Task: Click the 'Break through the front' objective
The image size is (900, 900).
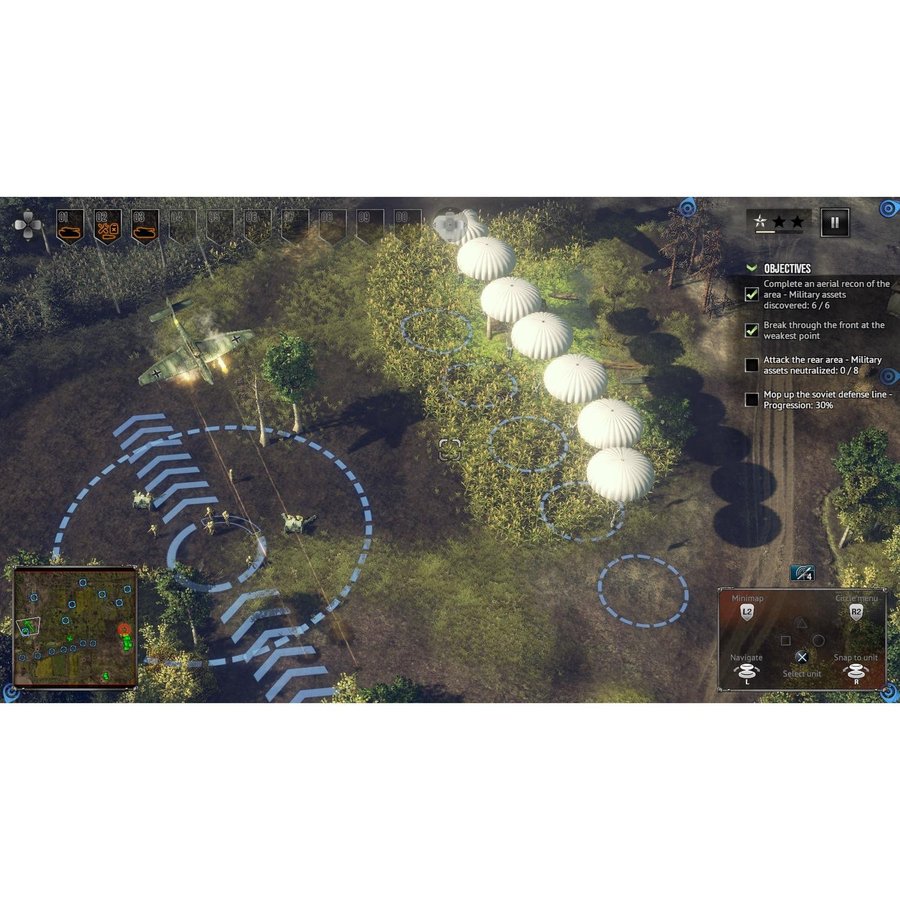Action: pyautogui.click(x=820, y=330)
